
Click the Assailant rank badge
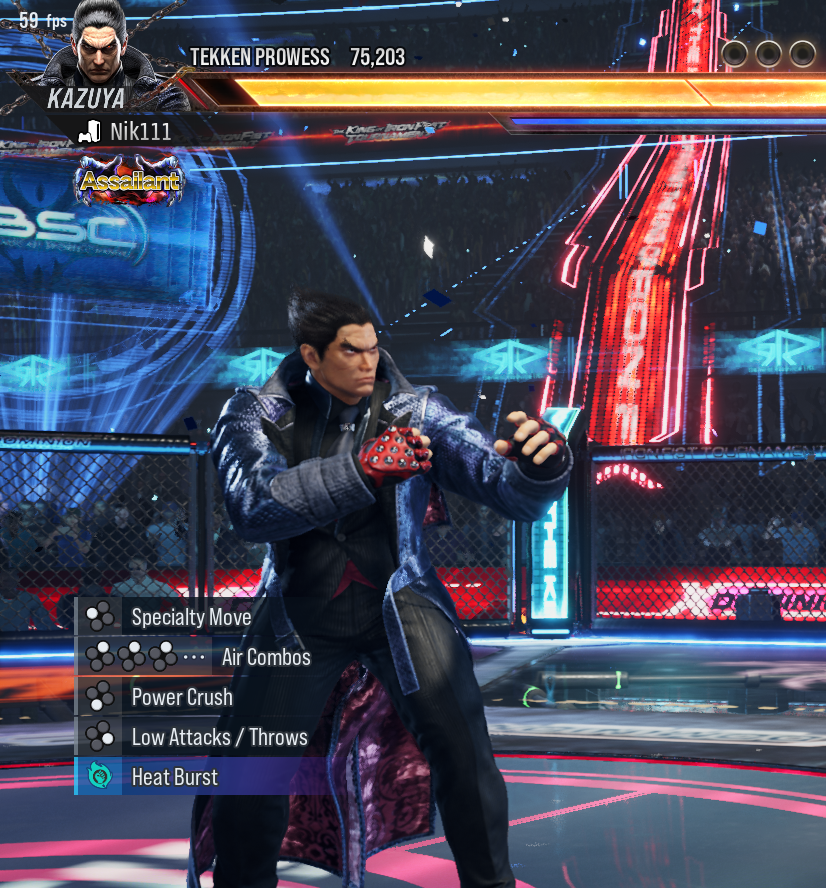point(130,181)
